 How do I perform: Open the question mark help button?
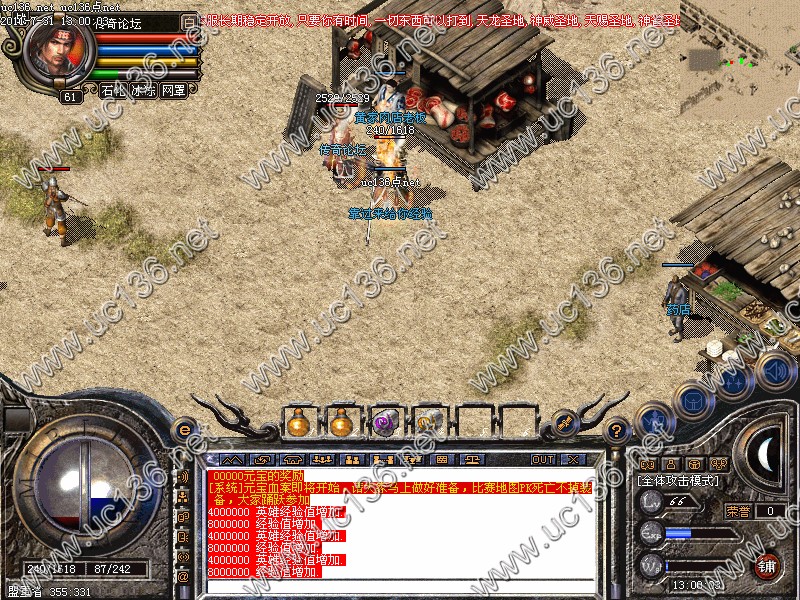click(617, 430)
